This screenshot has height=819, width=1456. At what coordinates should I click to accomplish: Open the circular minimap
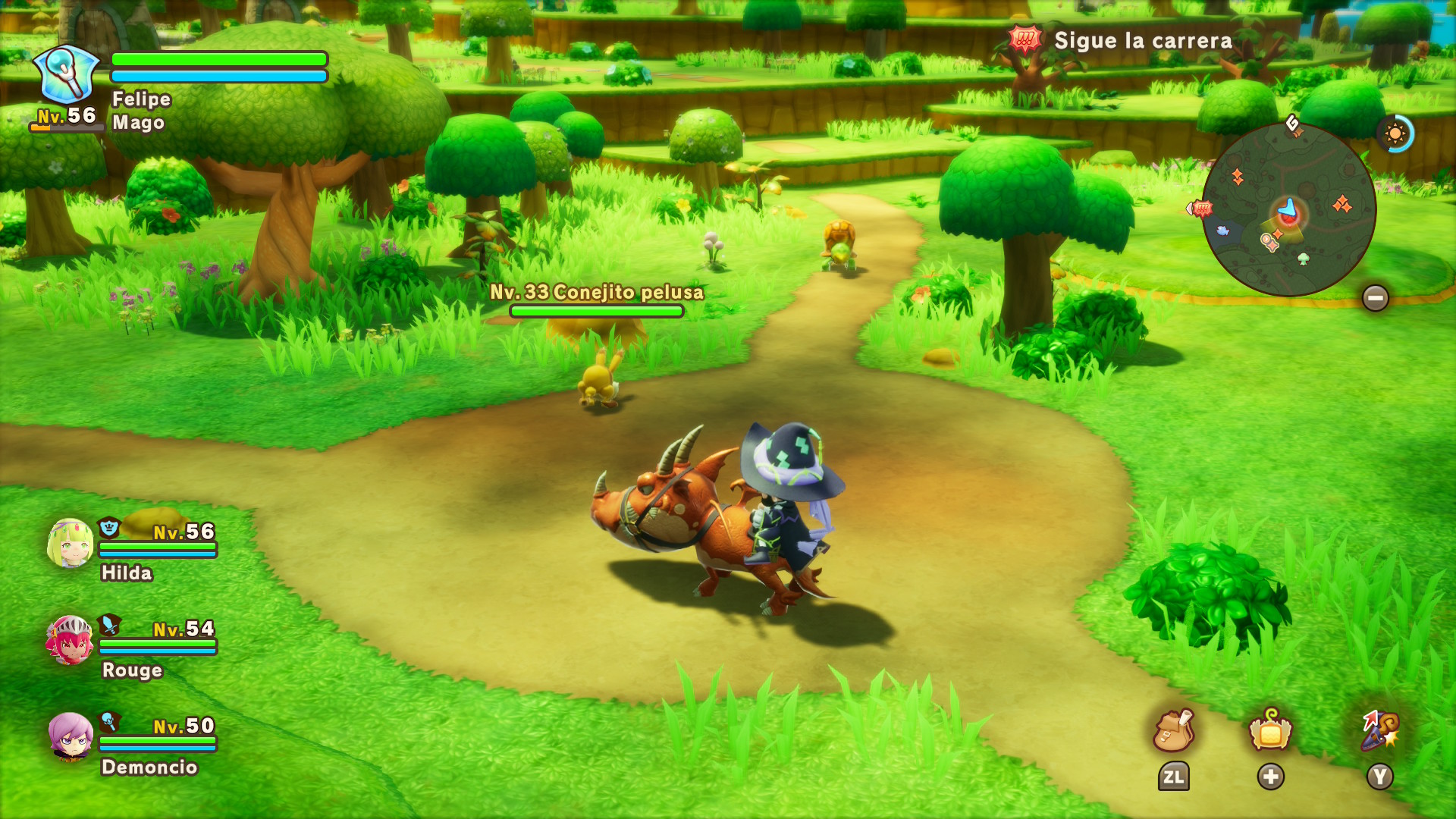tap(1288, 209)
